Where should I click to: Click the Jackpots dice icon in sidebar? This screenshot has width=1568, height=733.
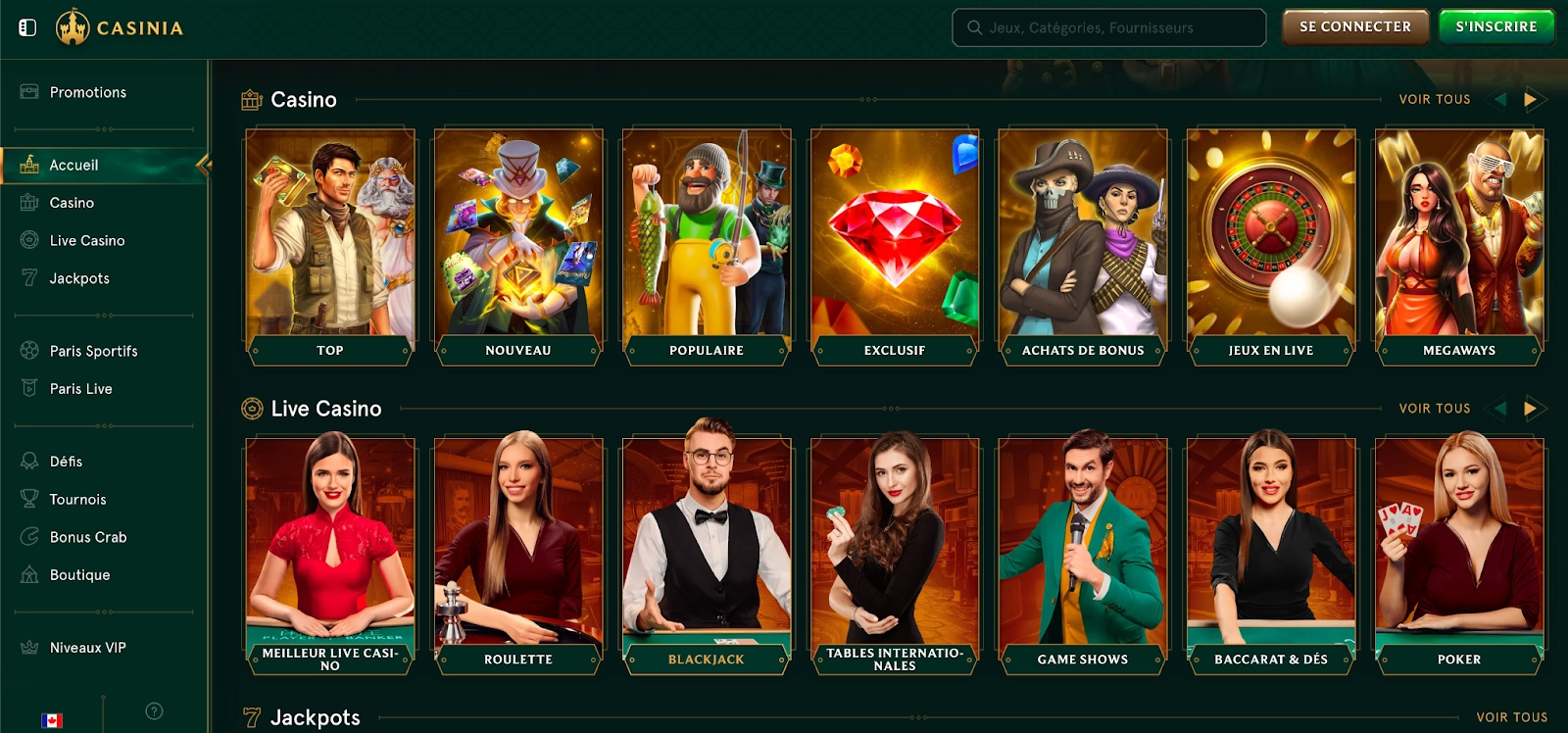coord(28,278)
